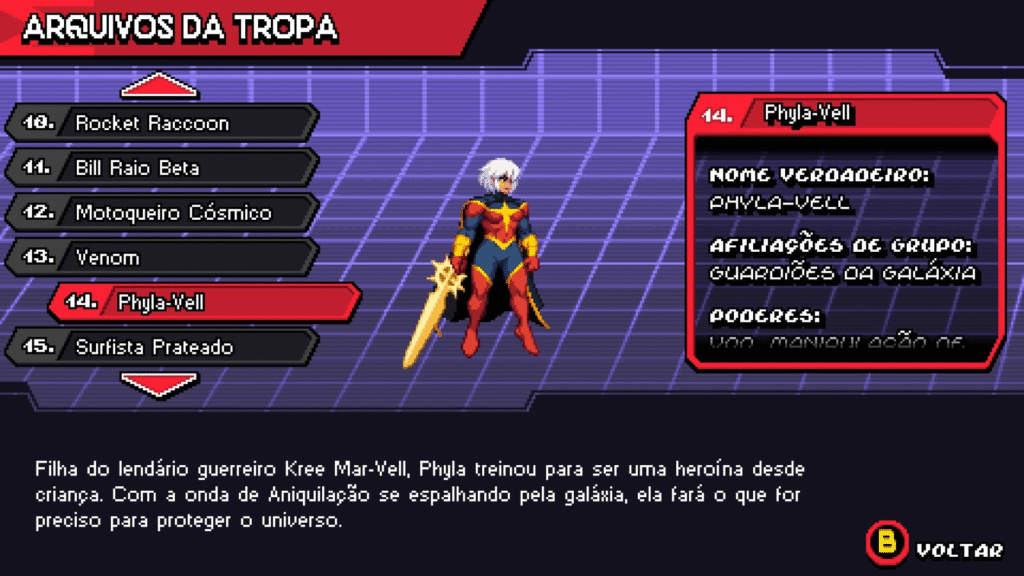Viewport: 1024px width, 576px height.
Task: Click the highlighted Phyla-Vell entry
Action: [204, 302]
